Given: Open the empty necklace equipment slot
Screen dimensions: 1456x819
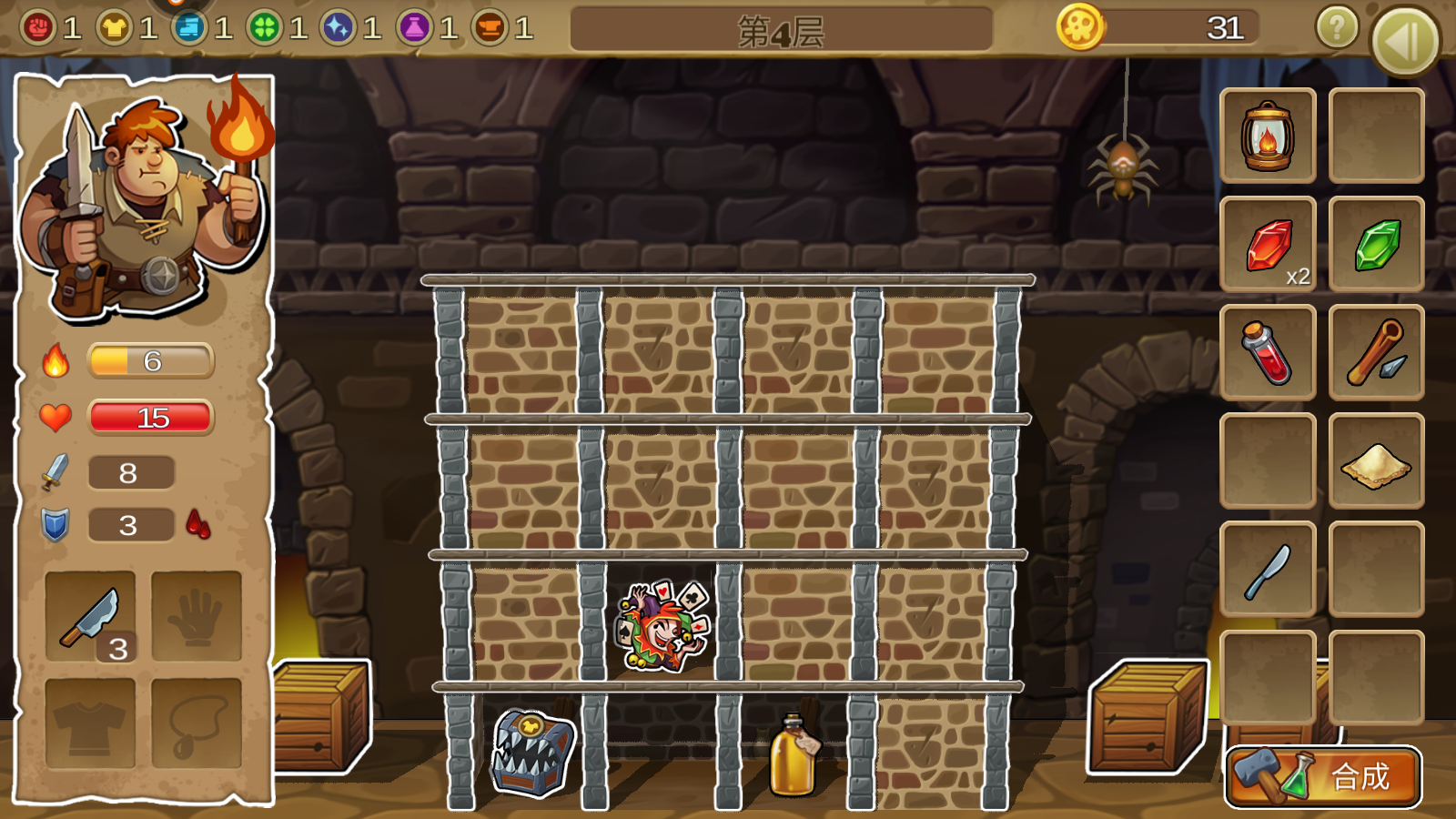Looking at the screenshot, I should pyautogui.click(x=197, y=723).
